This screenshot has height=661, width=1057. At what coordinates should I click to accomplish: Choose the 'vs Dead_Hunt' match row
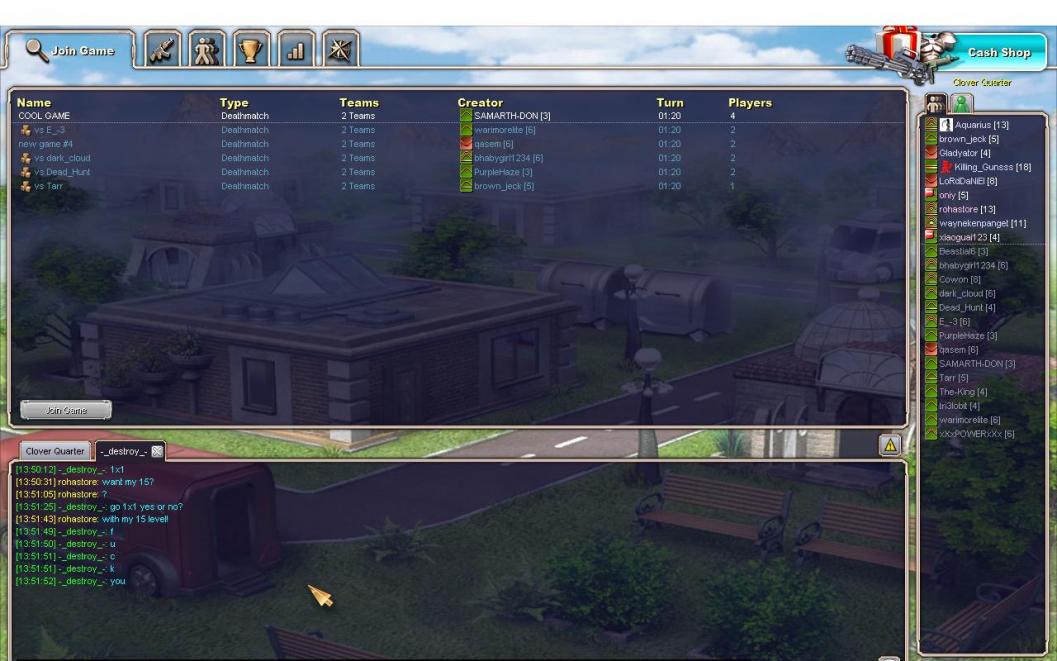[x=61, y=172]
